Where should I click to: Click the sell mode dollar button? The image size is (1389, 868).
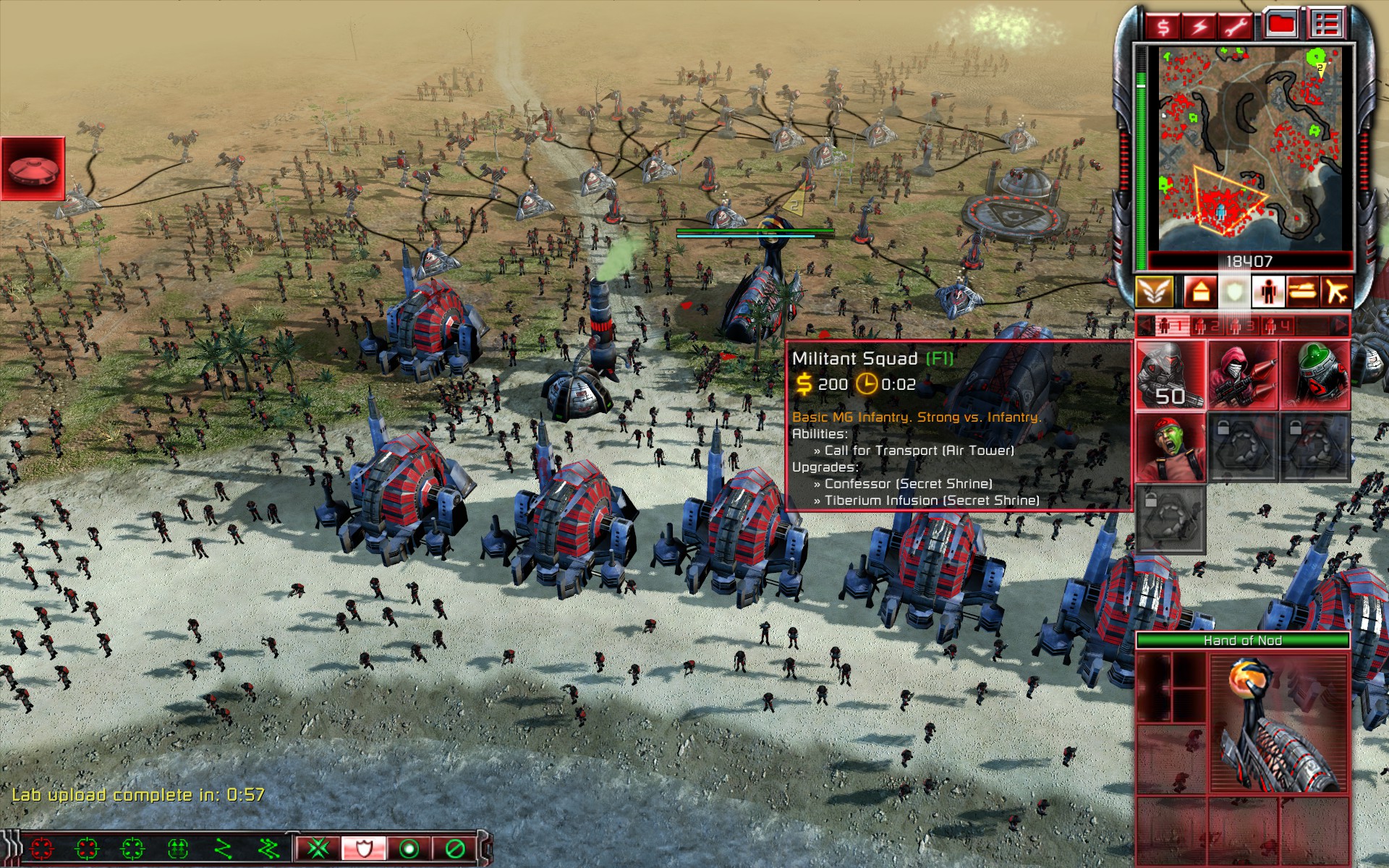coord(1163,27)
